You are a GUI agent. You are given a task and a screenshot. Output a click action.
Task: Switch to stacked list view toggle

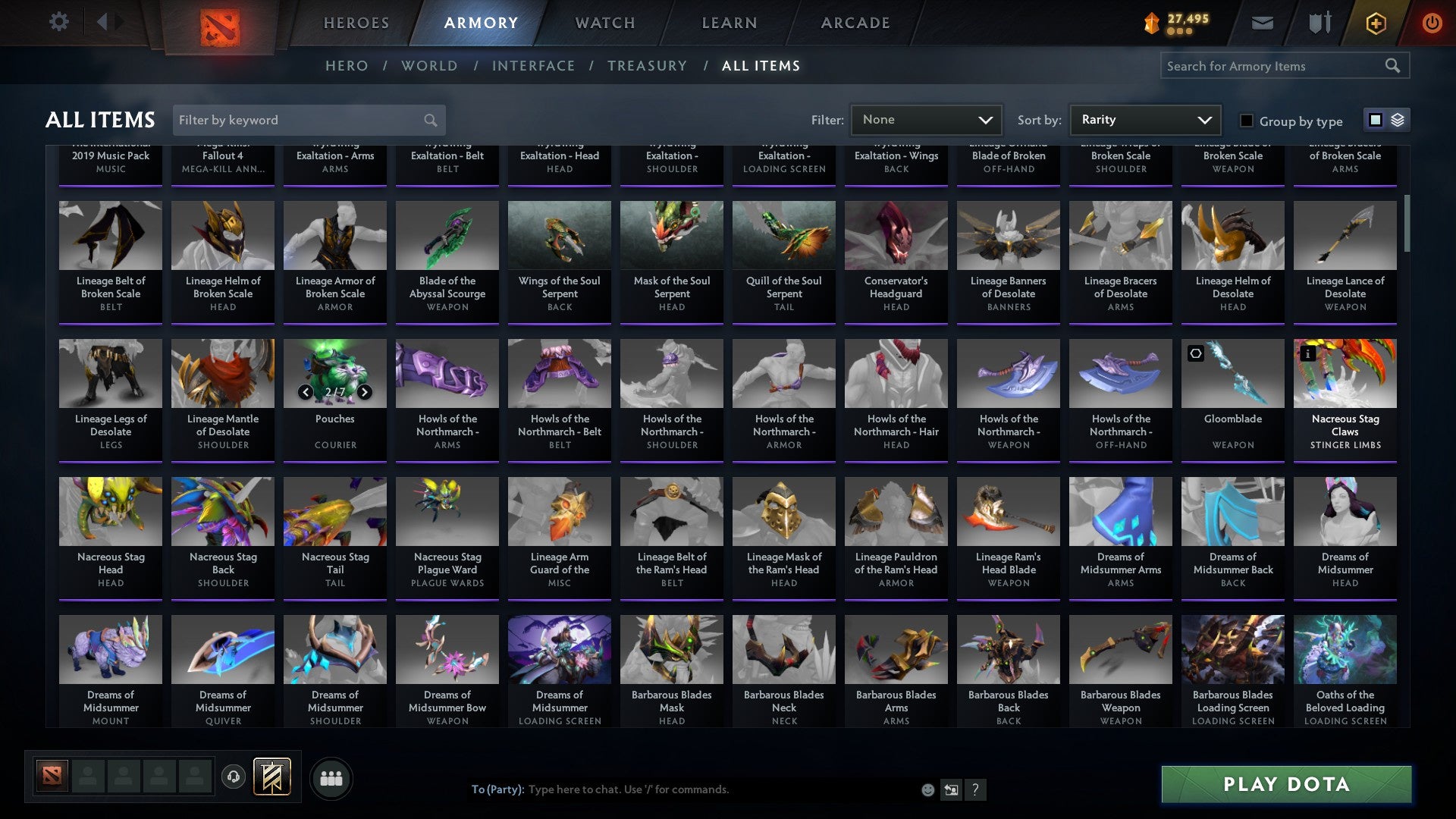pos(1397,120)
